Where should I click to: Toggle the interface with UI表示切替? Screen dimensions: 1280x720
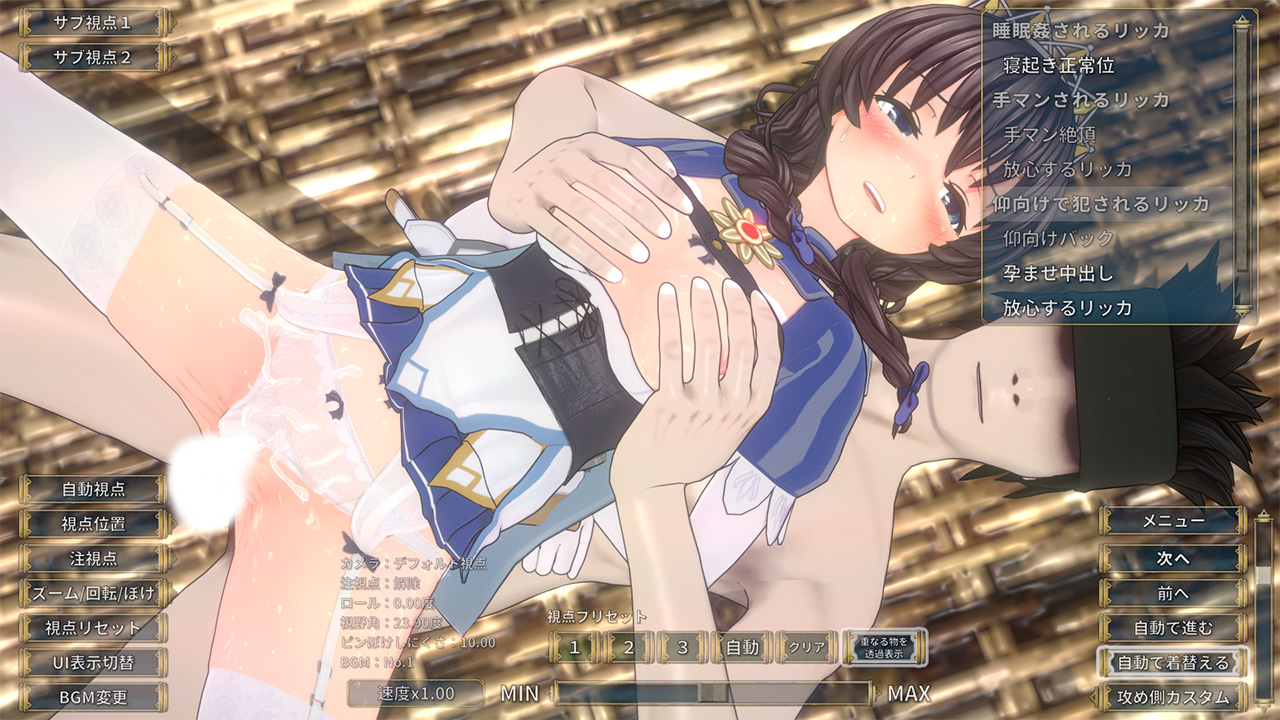pos(93,662)
